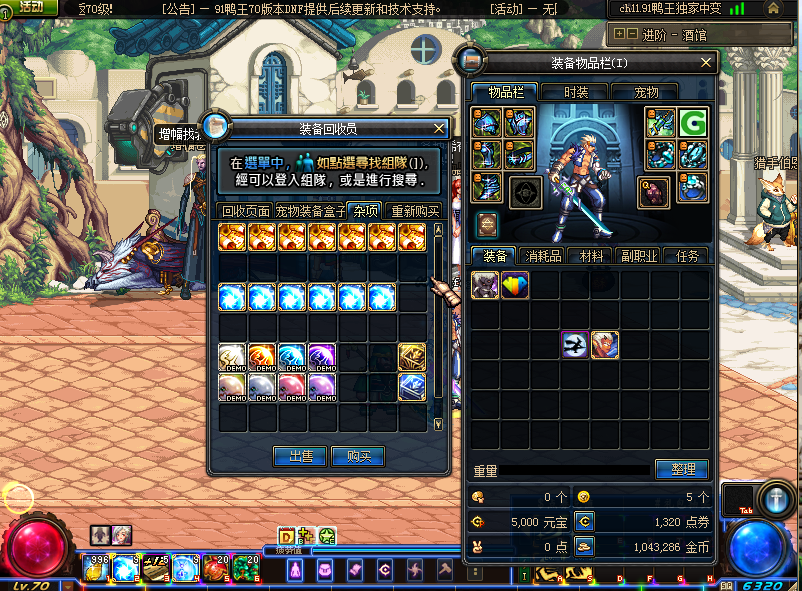Click the 购买 buy button
The image size is (802, 591).
point(358,456)
